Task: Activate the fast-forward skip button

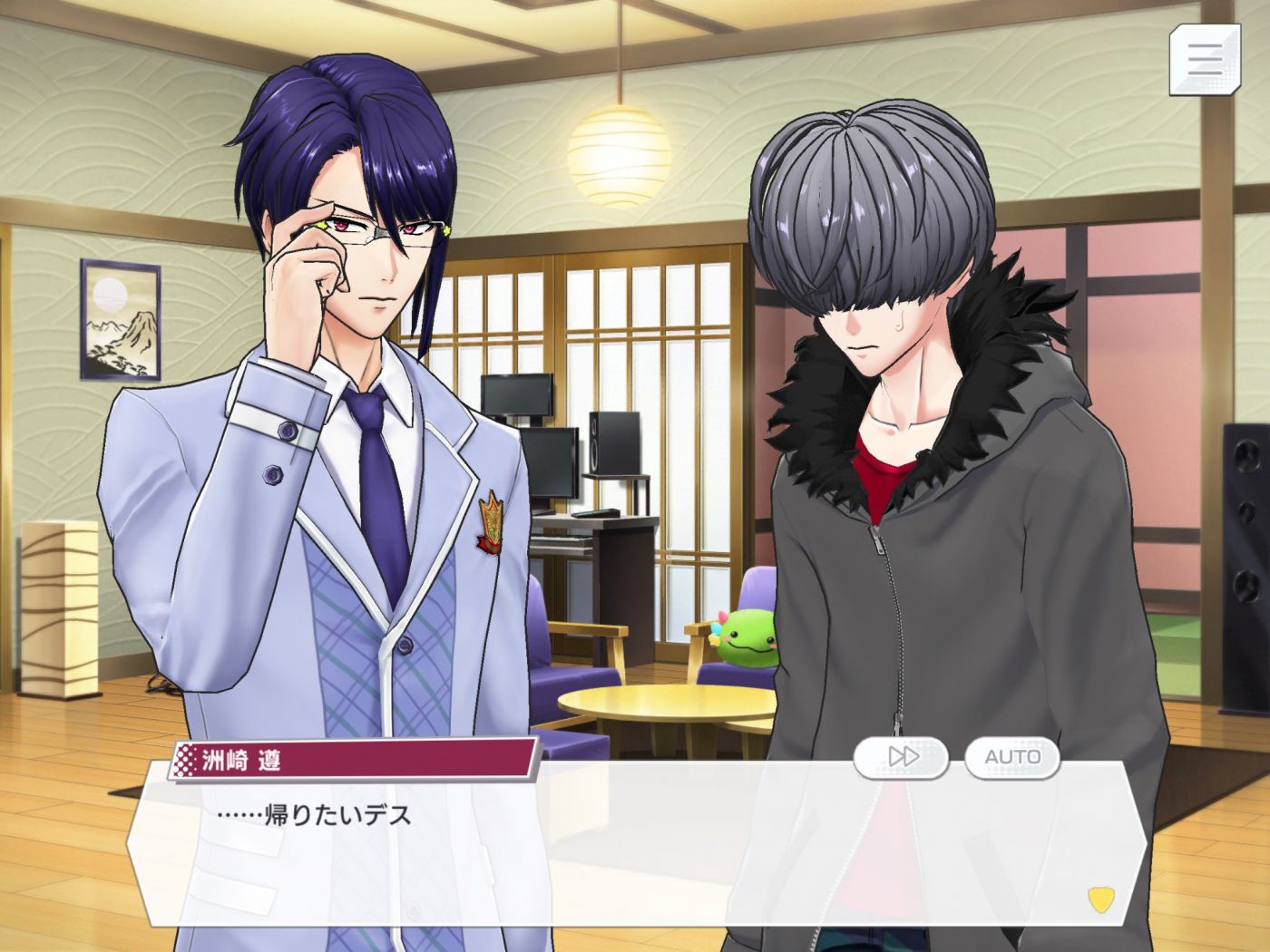Action: pyautogui.click(x=901, y=757)
